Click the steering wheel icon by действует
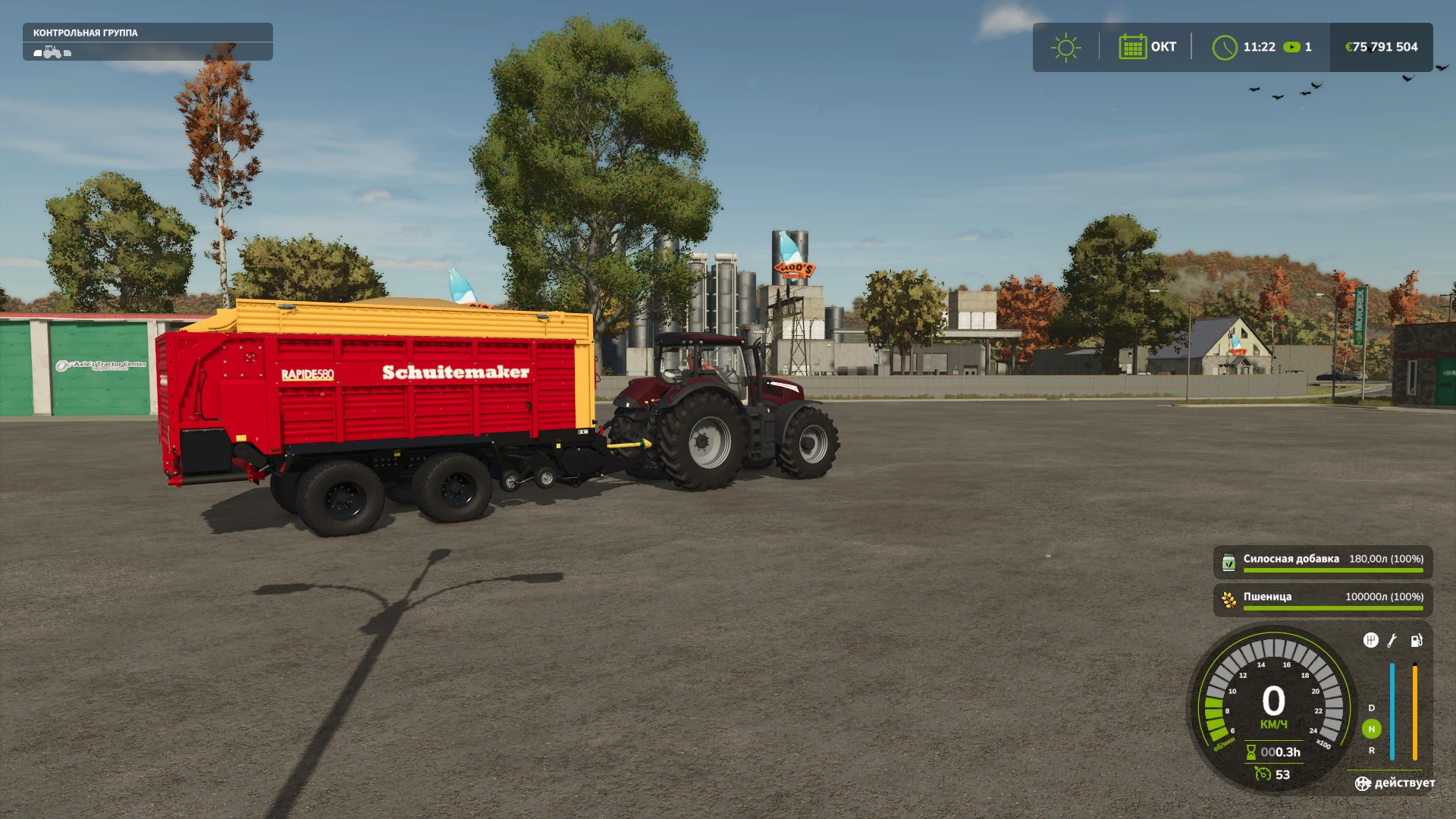 (x=1363, y=783)
